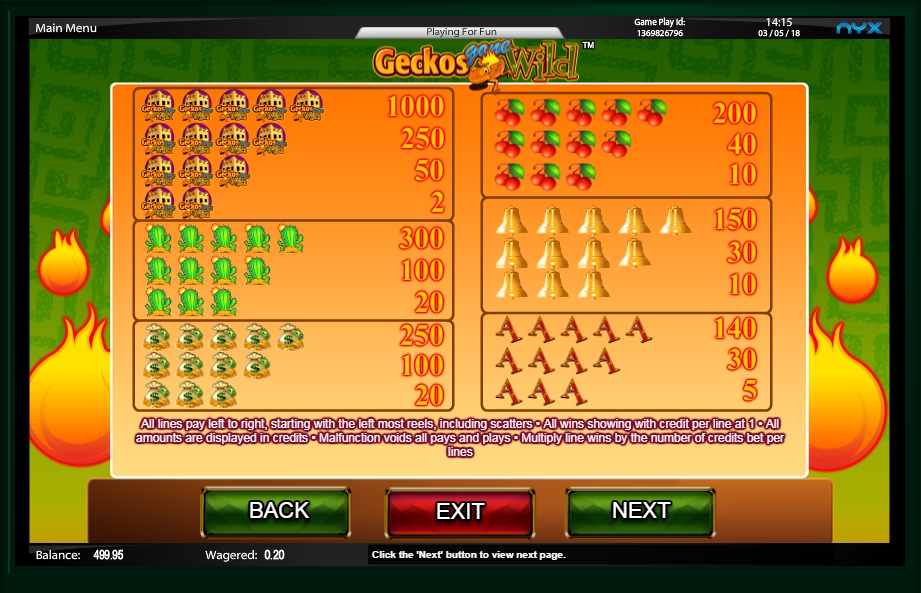
Task: Exit the paytable screen
Action: tap(460, 512)
